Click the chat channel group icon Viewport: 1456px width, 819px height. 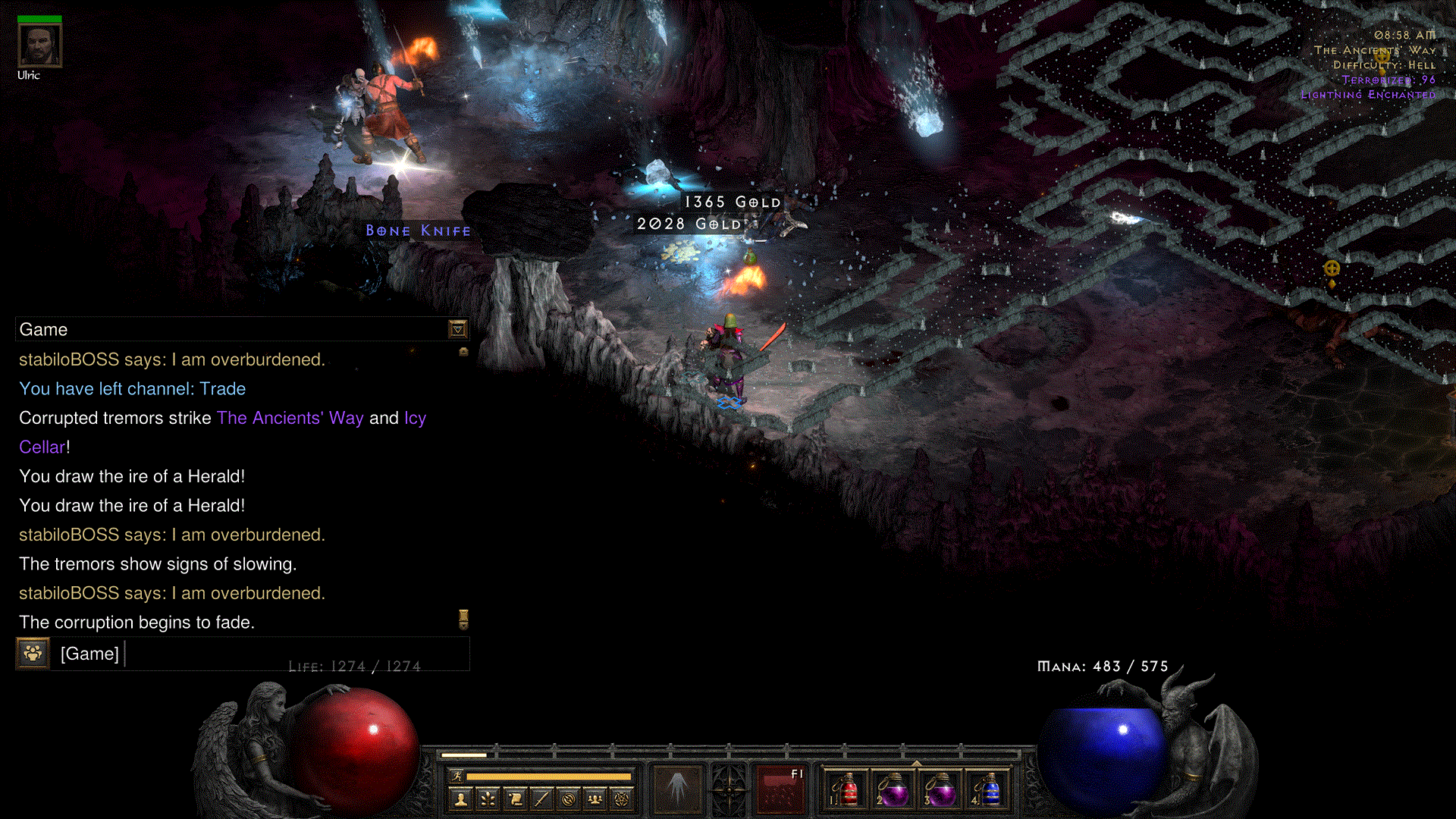point(33,653)
